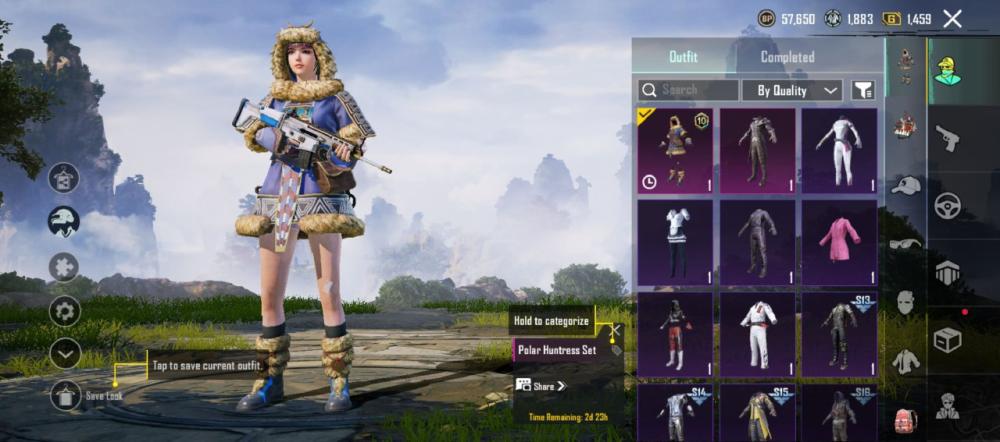Select the S13 season outfit tile

tap(838, 334)
